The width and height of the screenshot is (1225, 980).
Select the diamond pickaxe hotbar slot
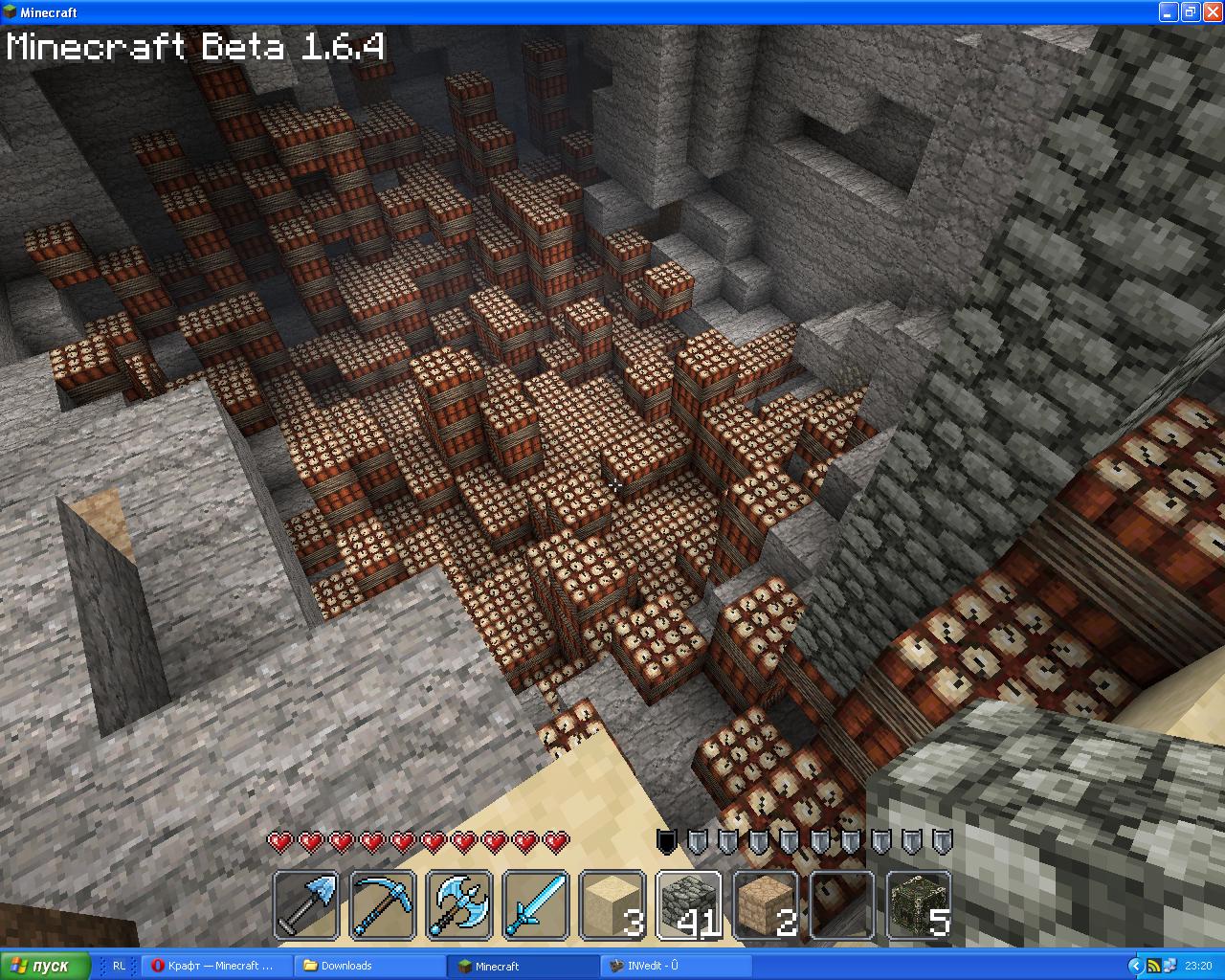(x=383, y=904)
